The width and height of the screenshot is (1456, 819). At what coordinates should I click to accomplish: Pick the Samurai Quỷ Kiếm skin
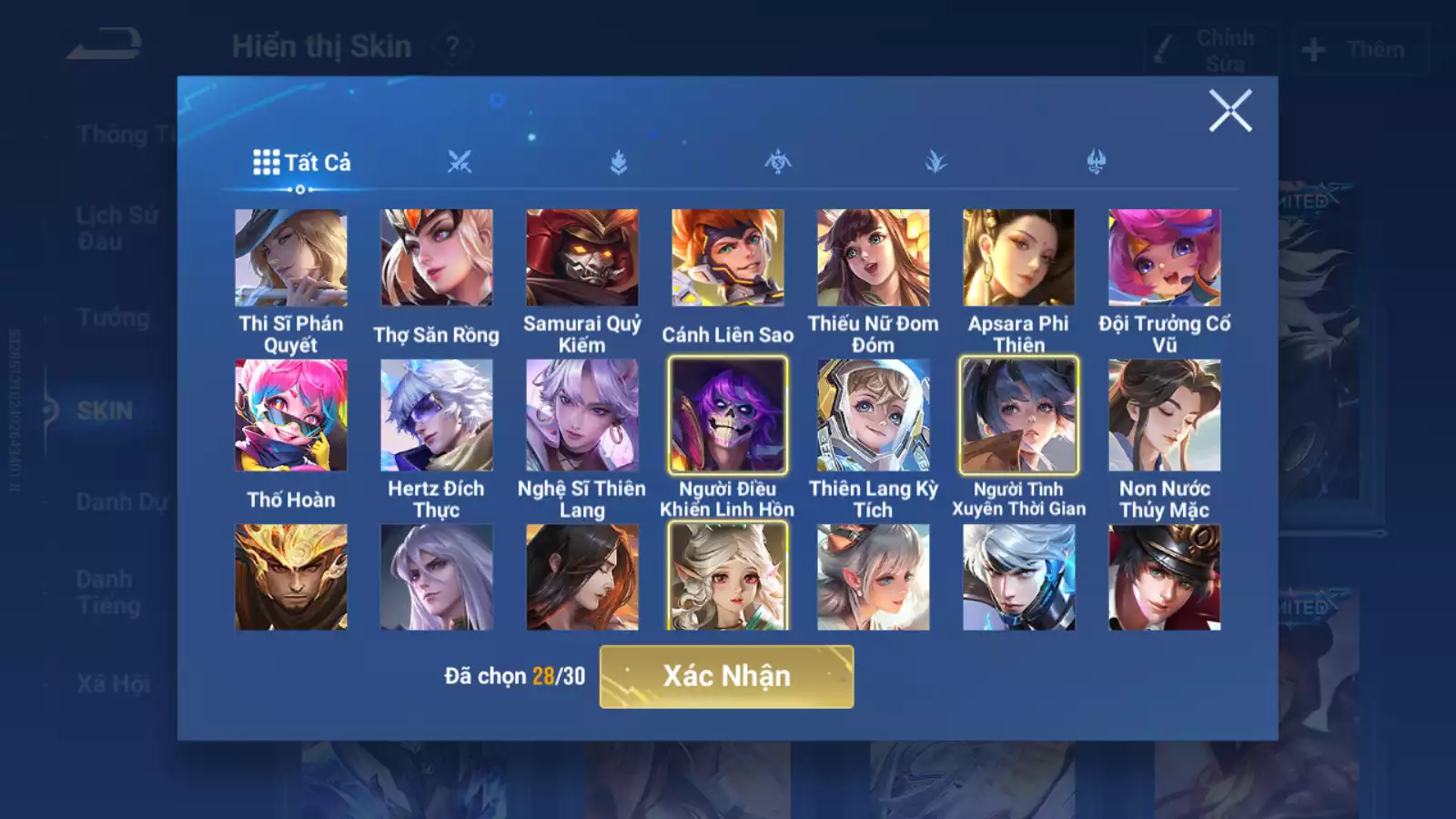coord(582,258)
